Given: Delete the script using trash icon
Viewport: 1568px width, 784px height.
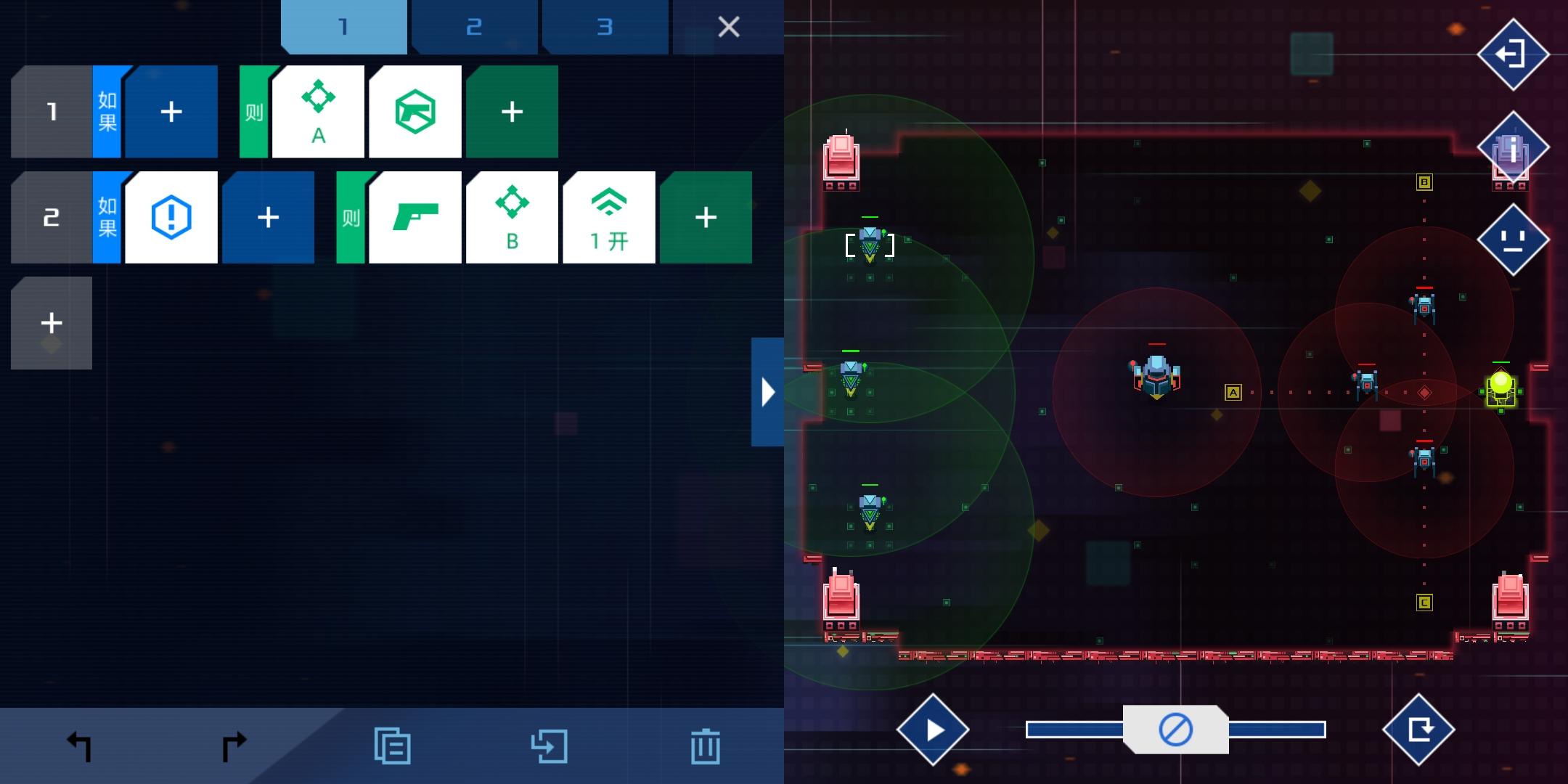Looking at the screenshot, I should point(706,744).
